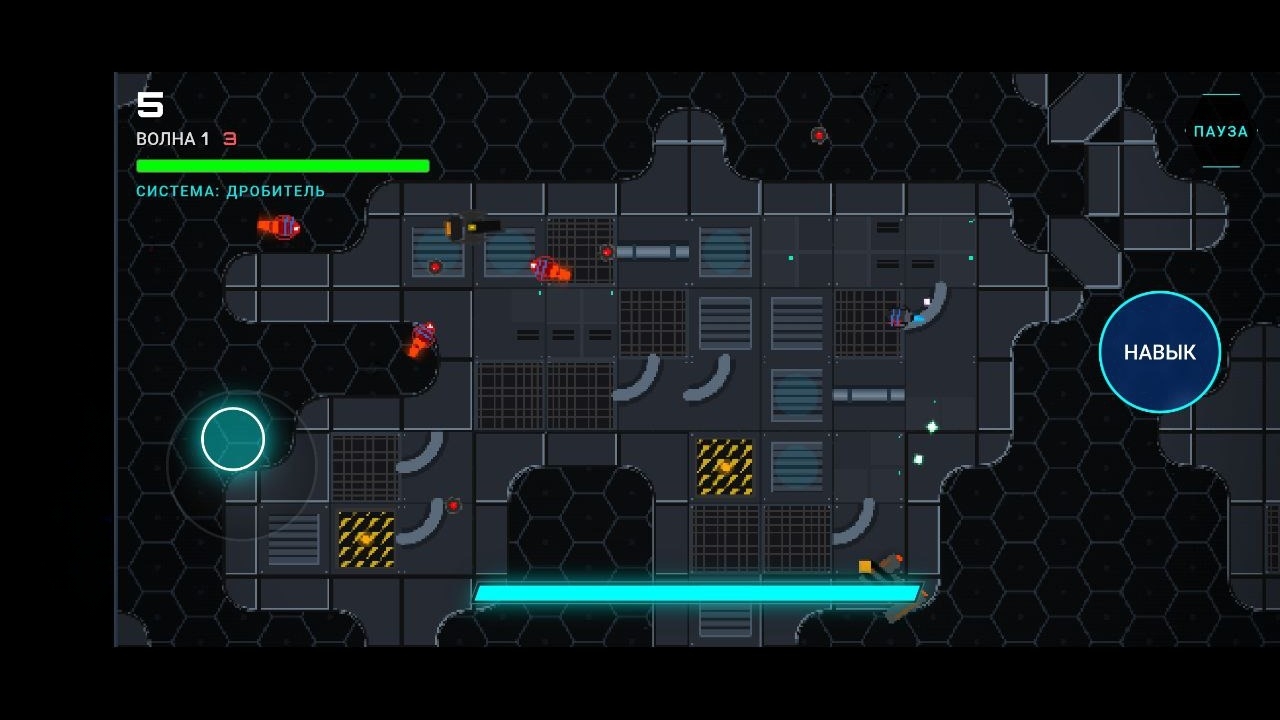This screenshot has width=1280, height=720.
Task: Tap the cyan energy bar at the bottom
Action: point(700,592)
